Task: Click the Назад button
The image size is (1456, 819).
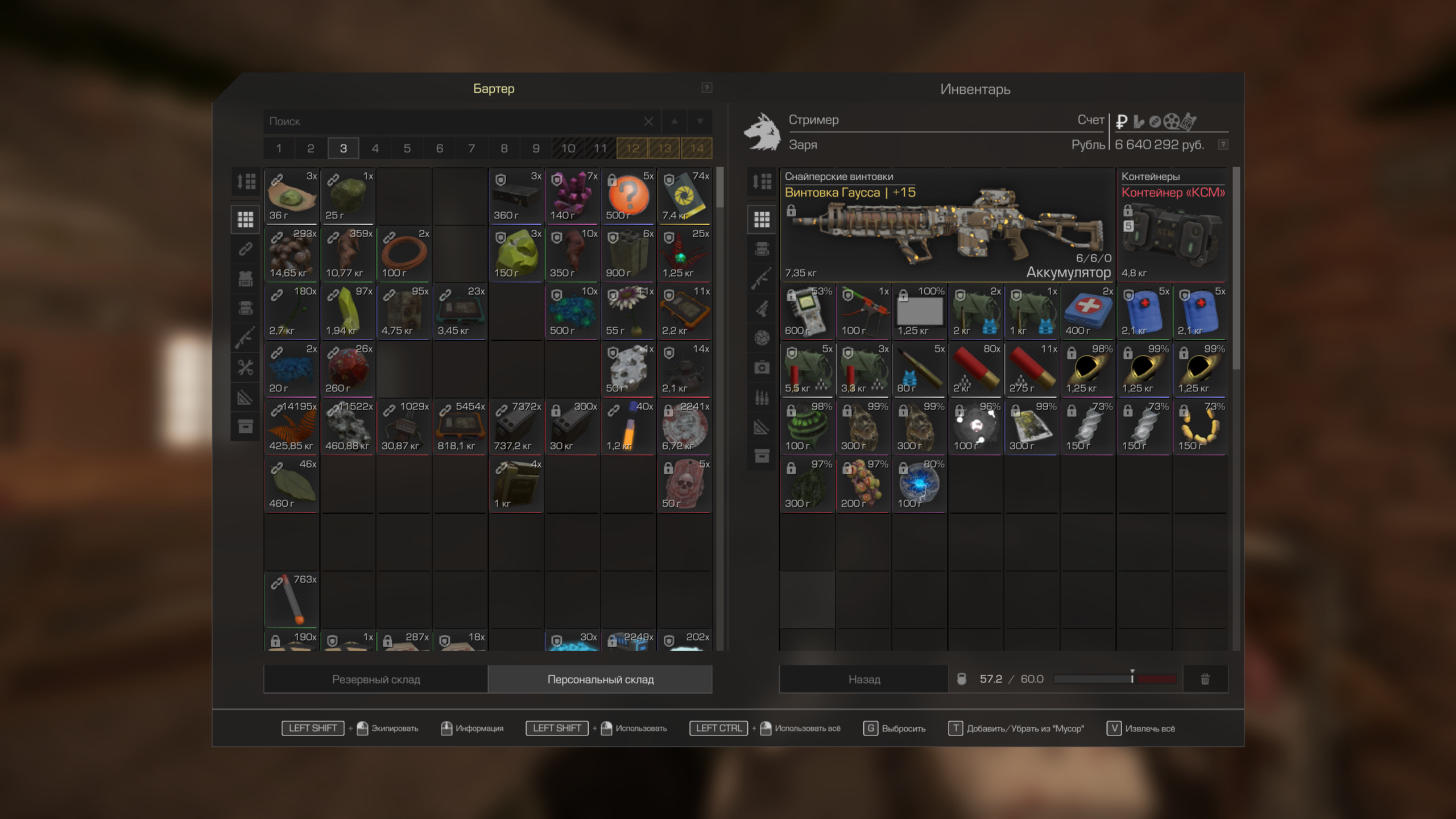Action: 864,679
